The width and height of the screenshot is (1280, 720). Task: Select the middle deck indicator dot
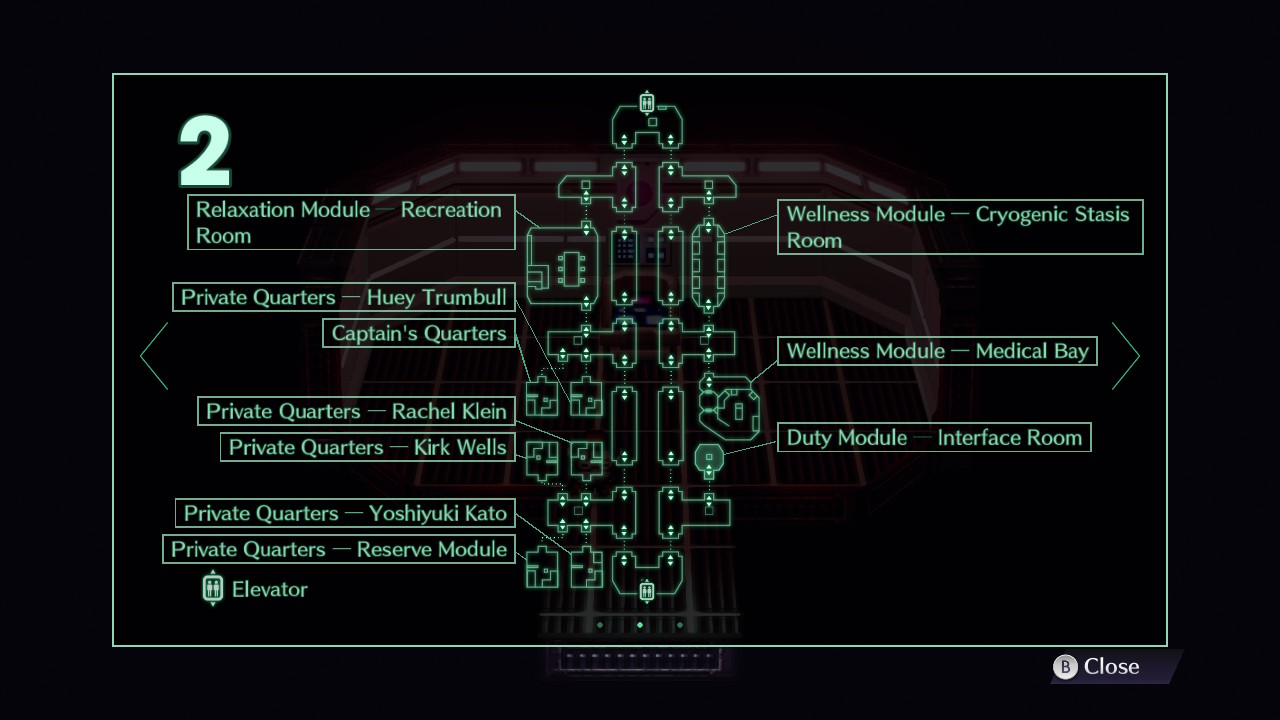click(x=640, y=625)
